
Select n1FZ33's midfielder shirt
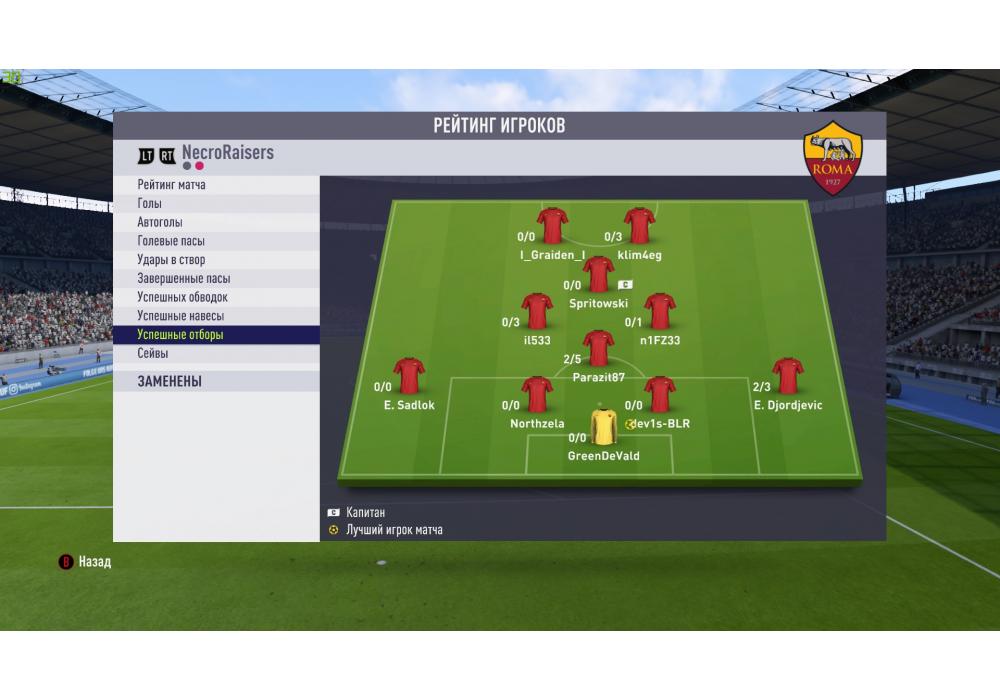click(x=660, y=311)
